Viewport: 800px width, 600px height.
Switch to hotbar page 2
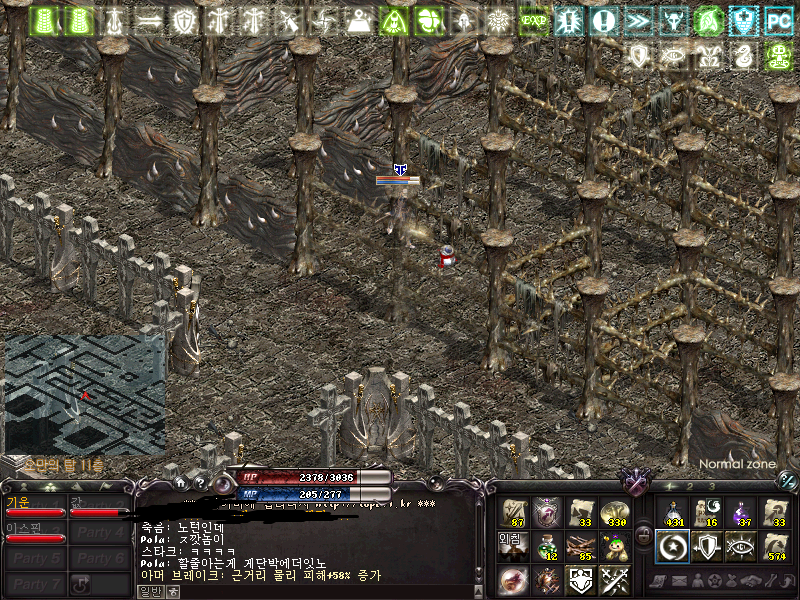tap(688, 486)
